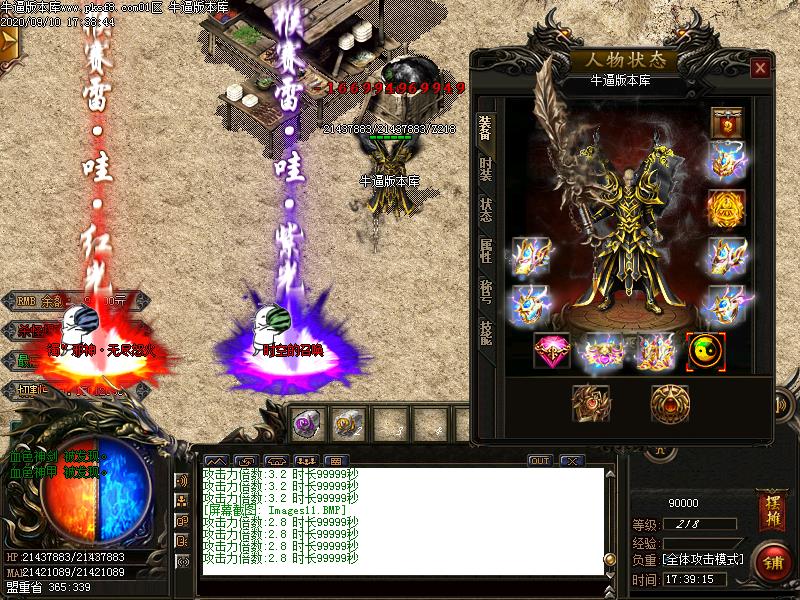The width and height of the screenshot is (800, 600).
Task: Click the red banner slot with number 9
Action: click(727, 122)
